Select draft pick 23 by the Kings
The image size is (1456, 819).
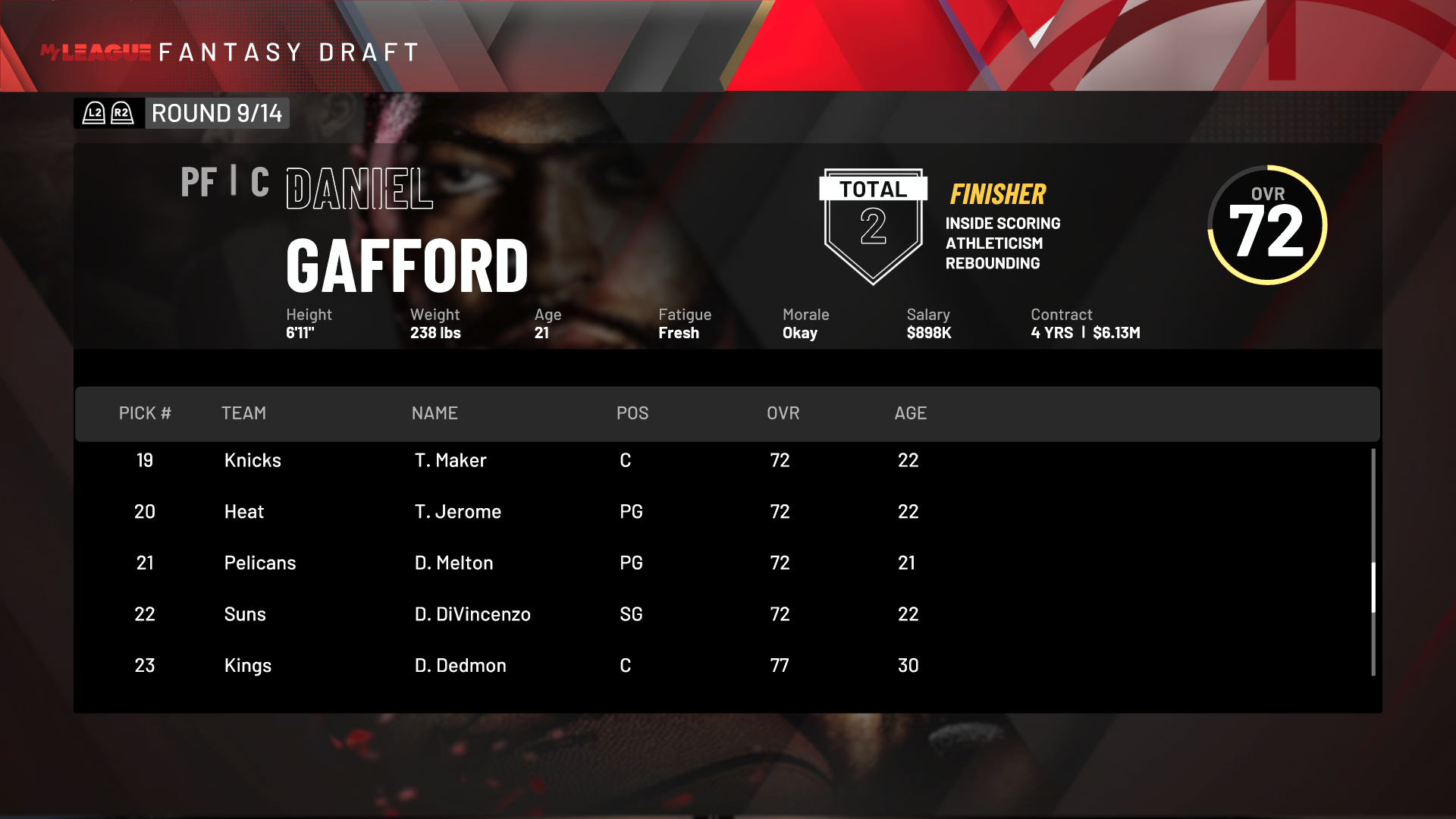pyautogui.click(x=379, y=665)
